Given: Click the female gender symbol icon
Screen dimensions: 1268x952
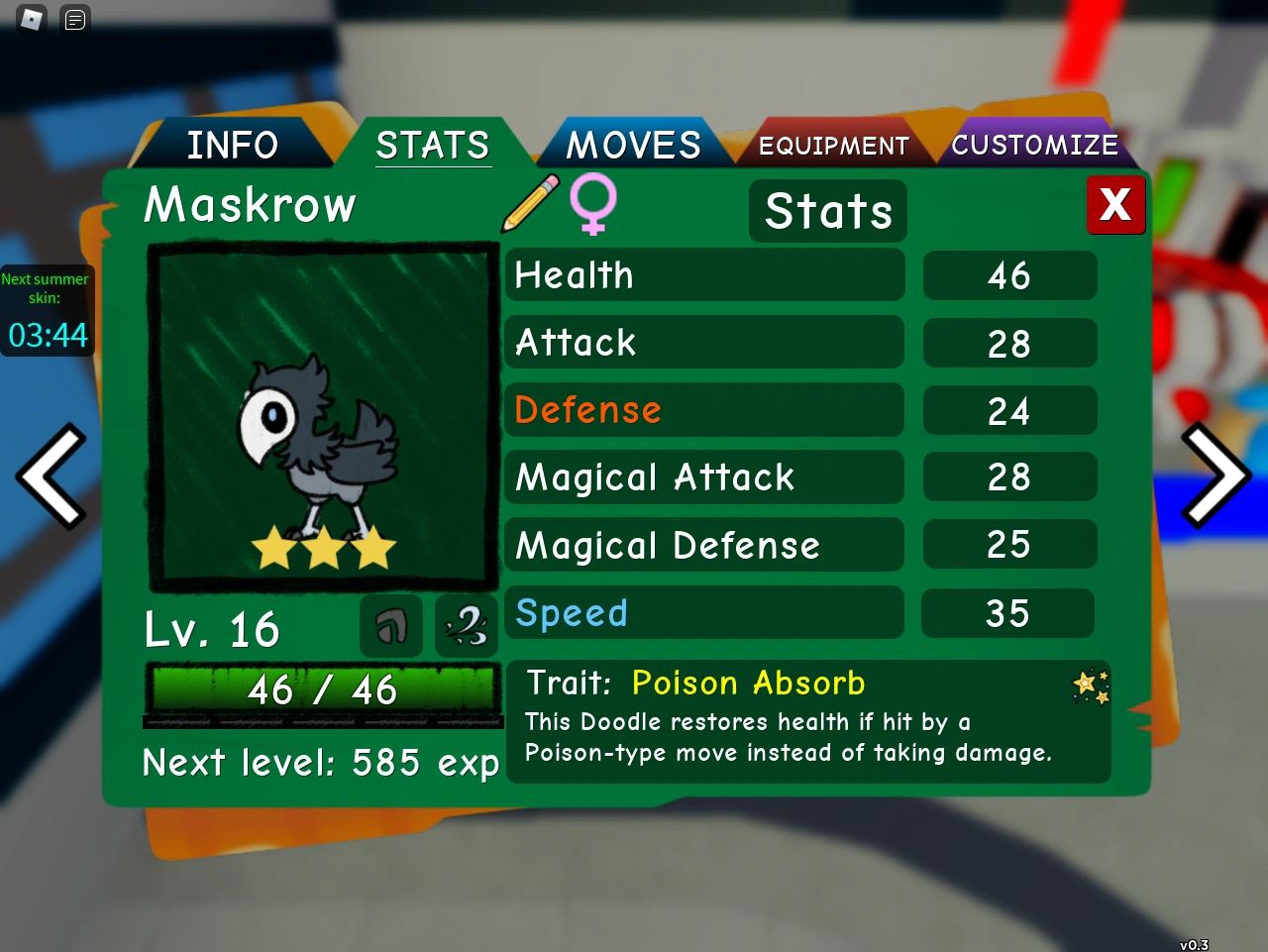Looking at the screenshot, I should [592, 205].
